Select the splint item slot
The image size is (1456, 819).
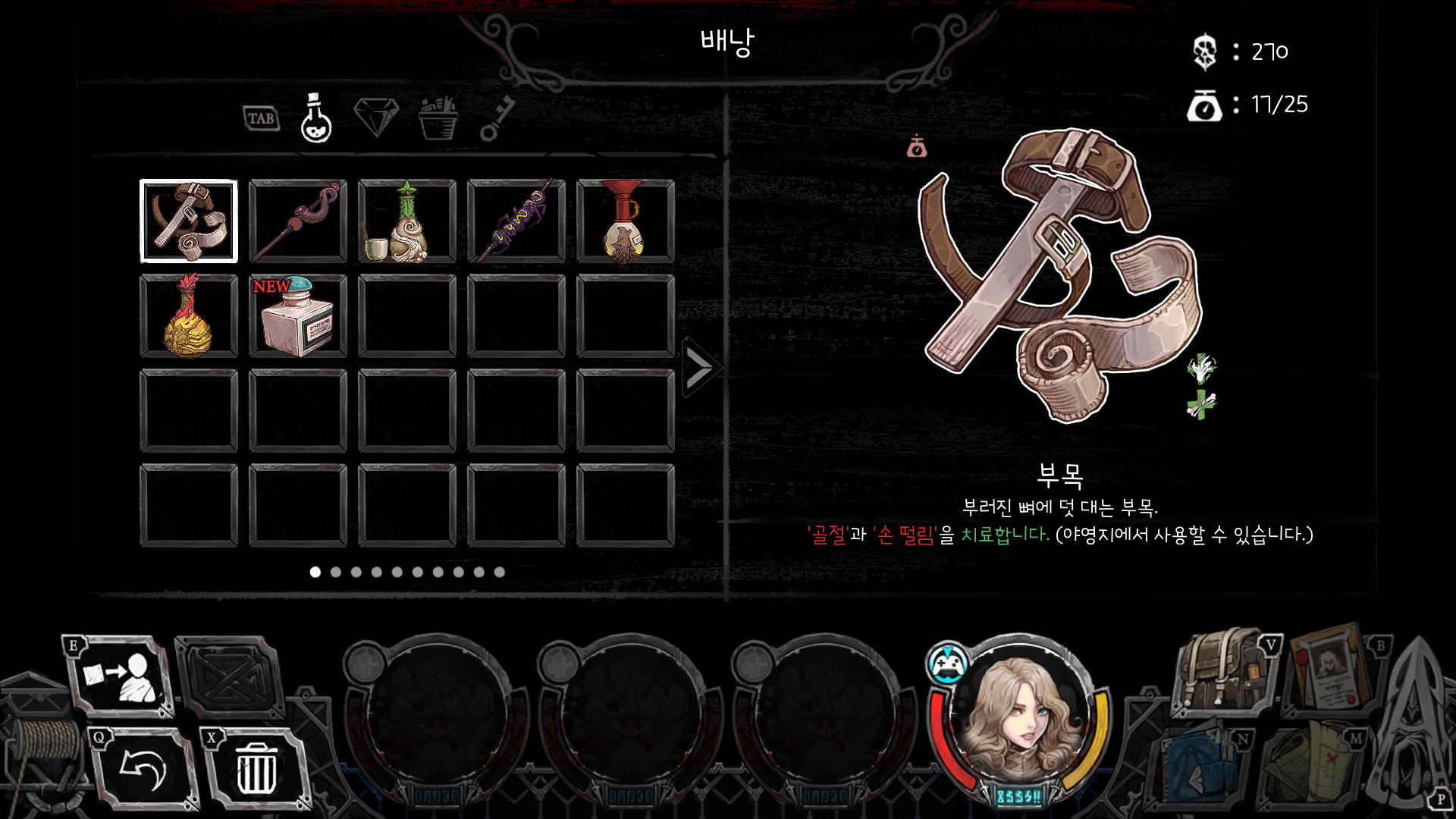tap(189, 221)
